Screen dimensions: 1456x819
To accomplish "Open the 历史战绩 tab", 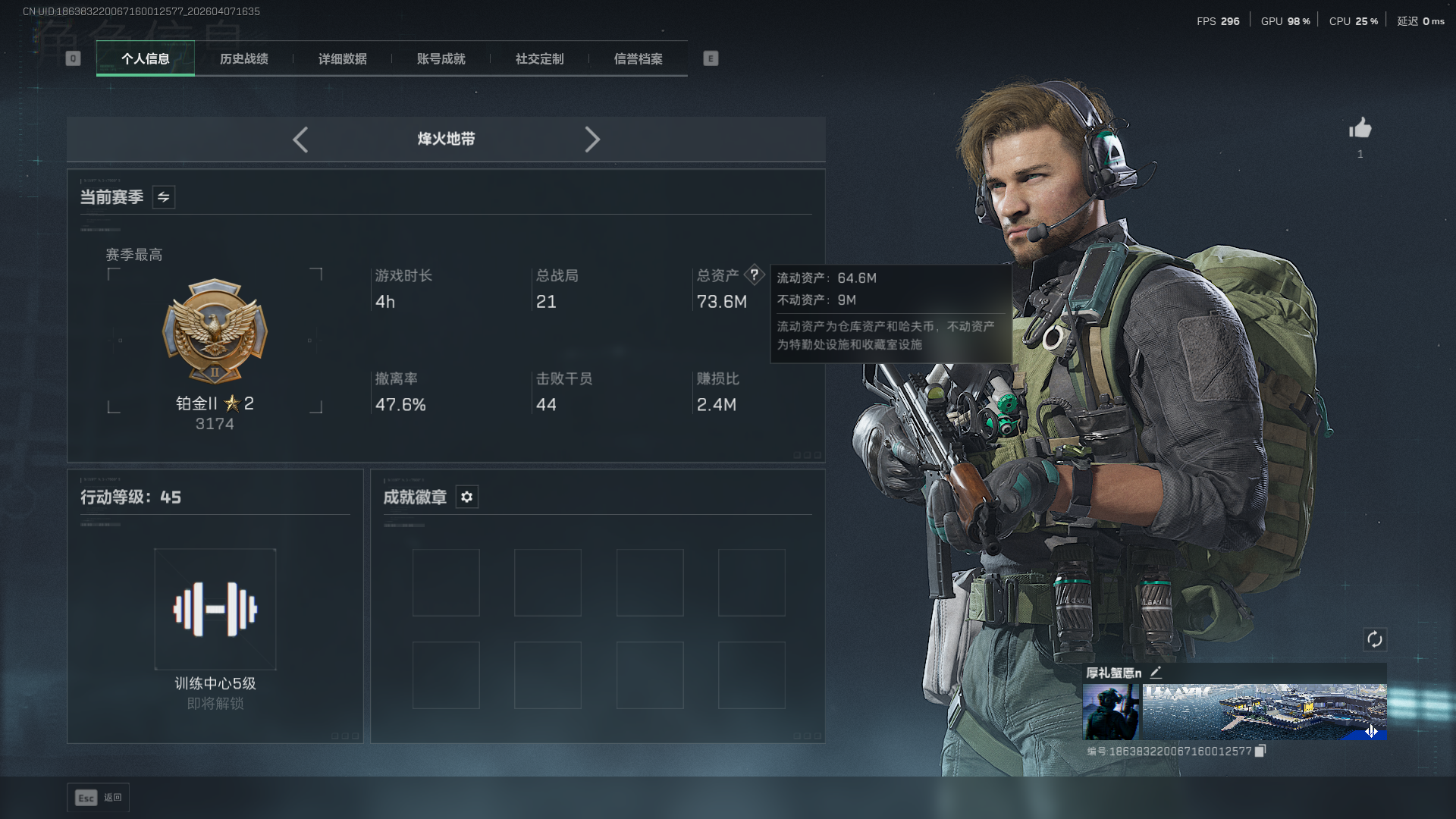I will click(243, 58).
